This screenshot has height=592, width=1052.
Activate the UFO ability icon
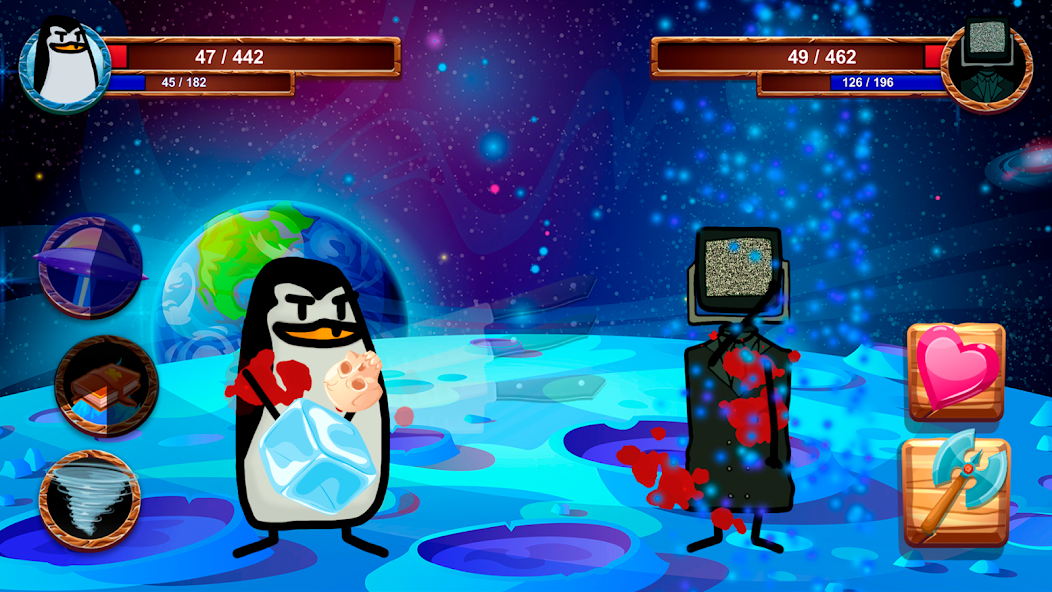[x=89, y=266]
